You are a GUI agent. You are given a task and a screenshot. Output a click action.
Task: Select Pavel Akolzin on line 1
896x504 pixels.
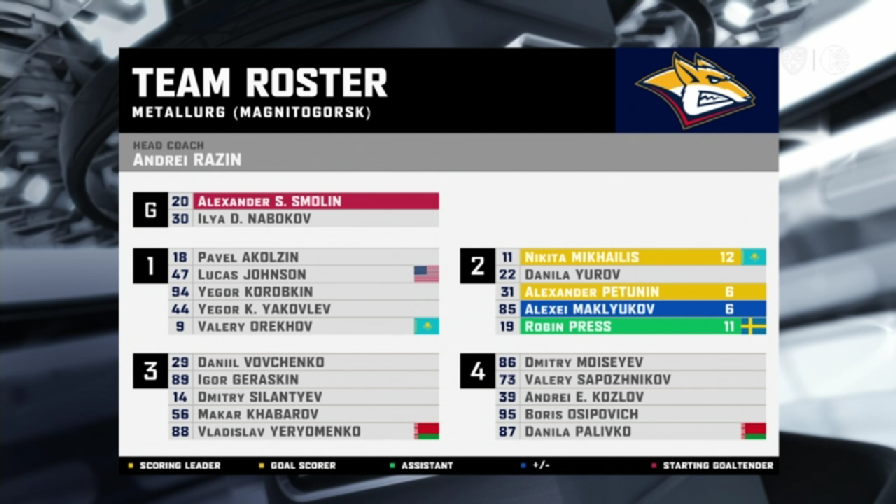pos(304,257)
